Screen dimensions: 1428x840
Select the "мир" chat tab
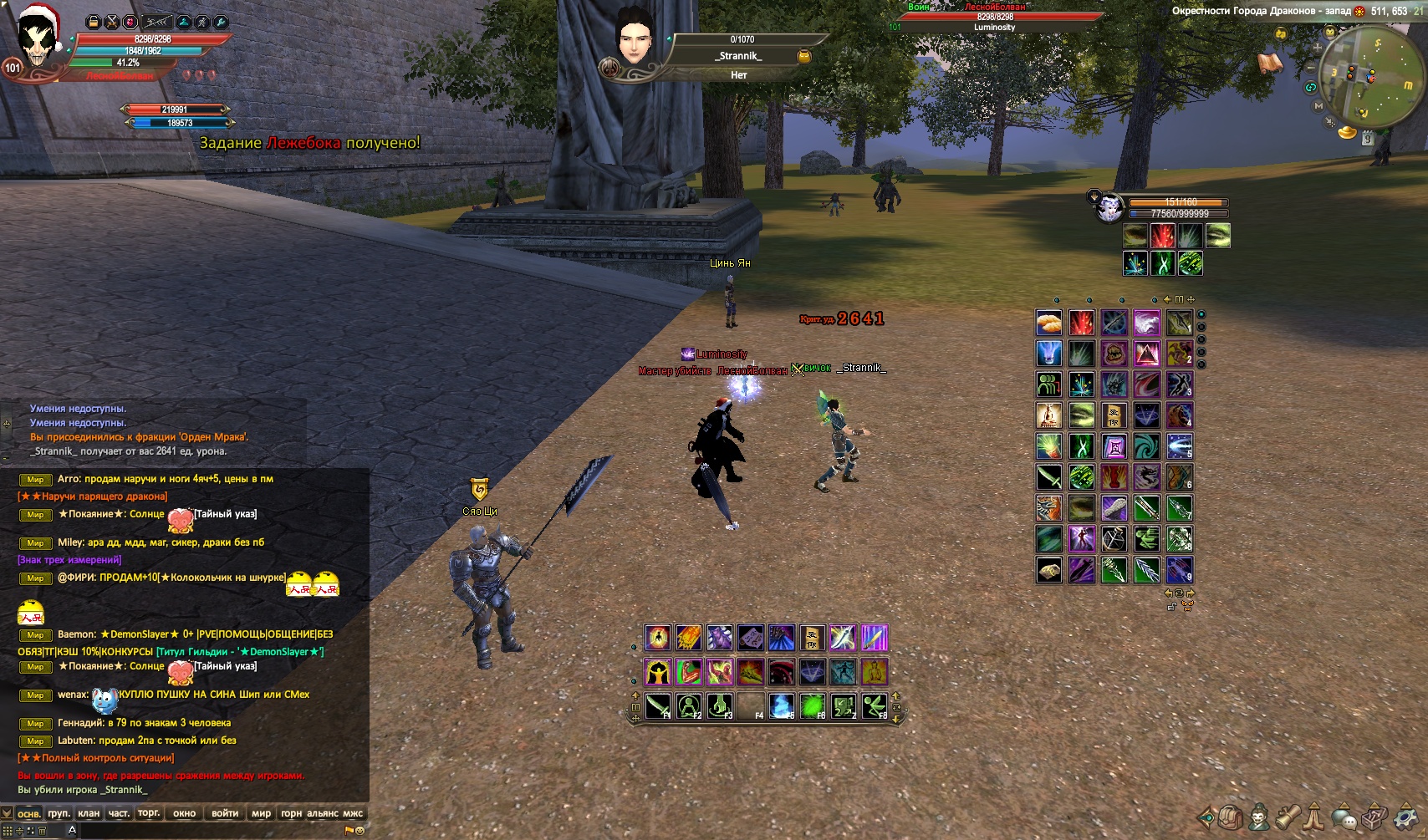pos(261,813)
